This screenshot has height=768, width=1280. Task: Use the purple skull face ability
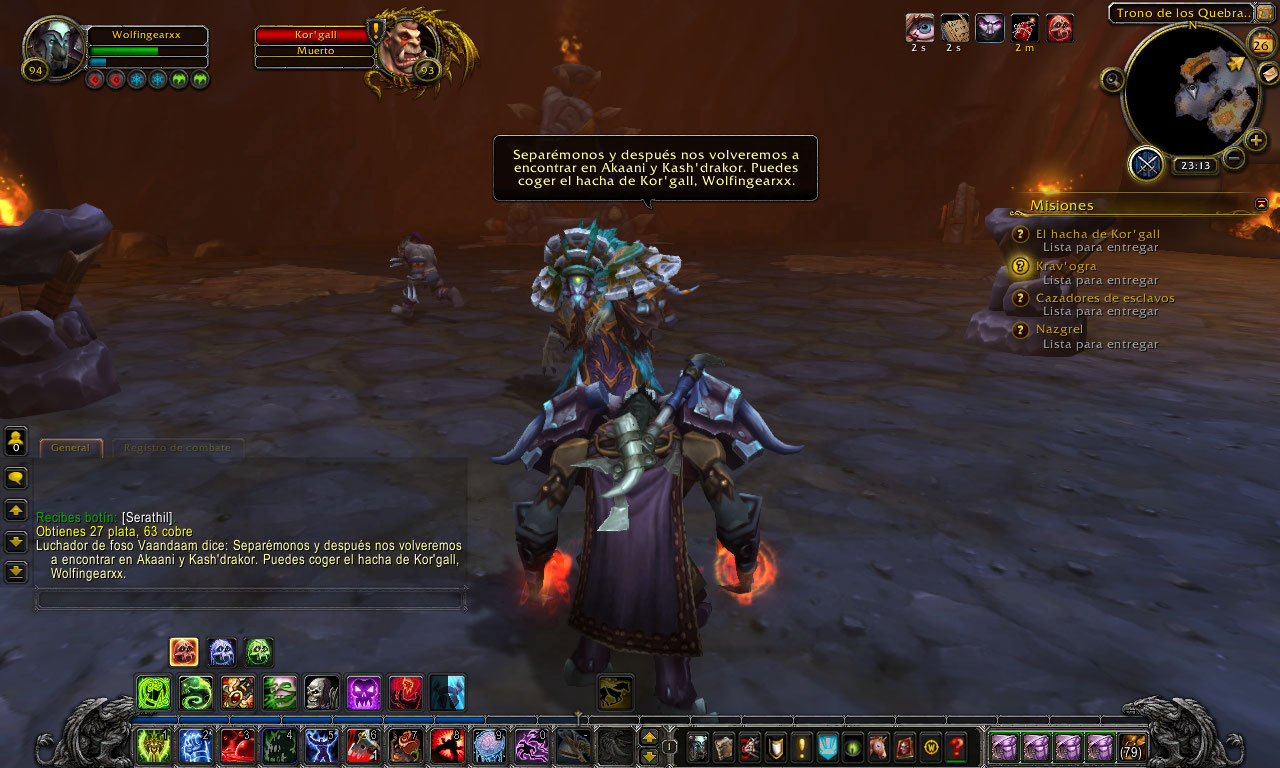(363, 692)
